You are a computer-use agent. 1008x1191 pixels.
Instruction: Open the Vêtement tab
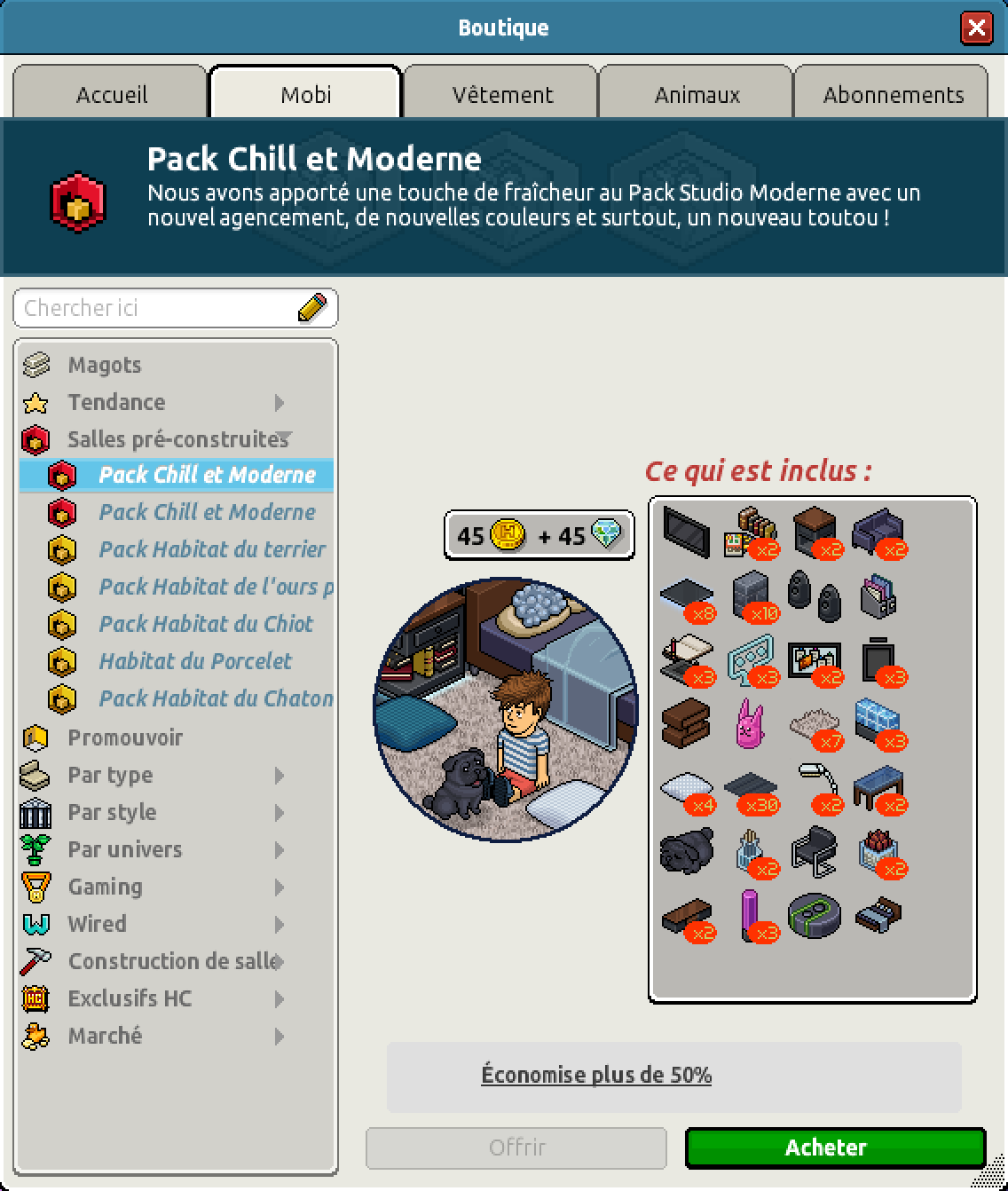point(502,94)
